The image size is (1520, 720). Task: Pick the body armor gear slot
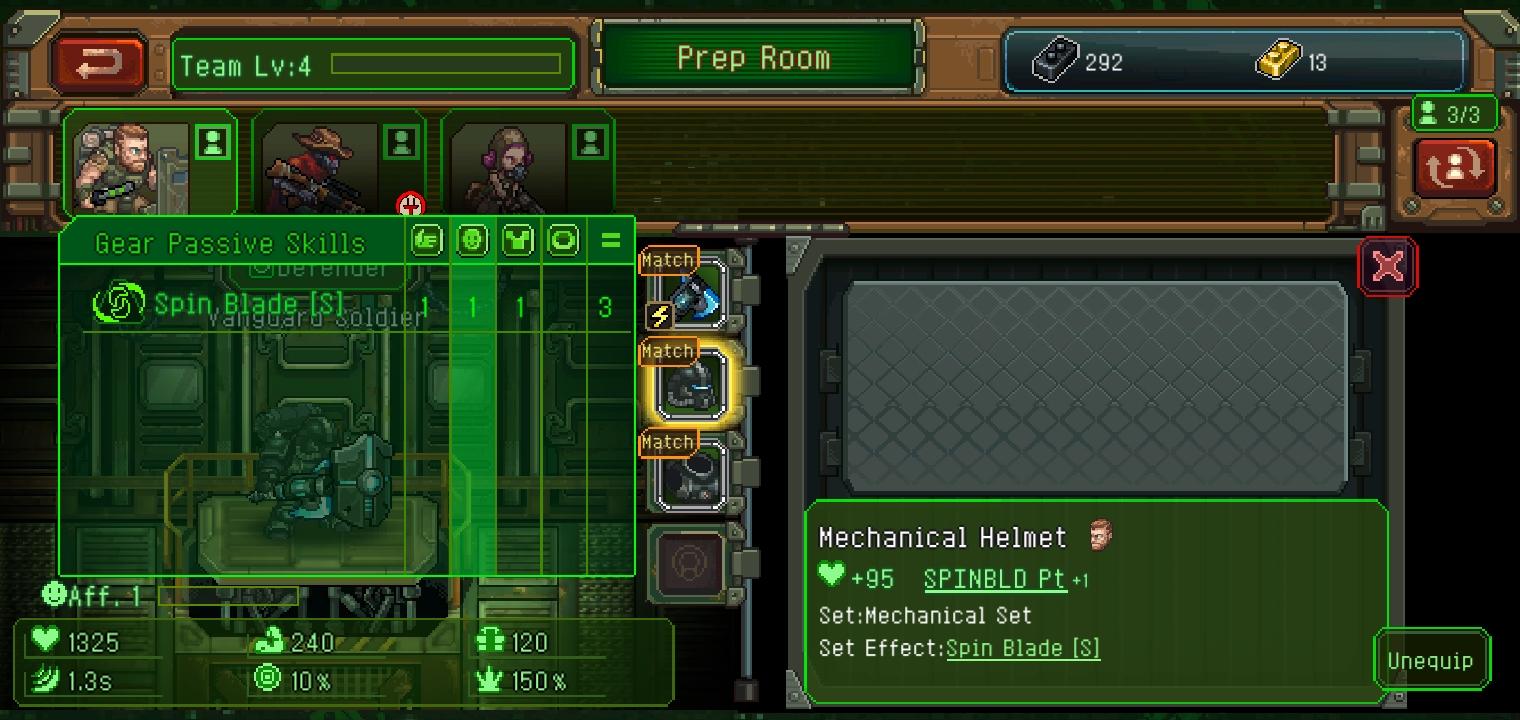click(x=691, y=474)
